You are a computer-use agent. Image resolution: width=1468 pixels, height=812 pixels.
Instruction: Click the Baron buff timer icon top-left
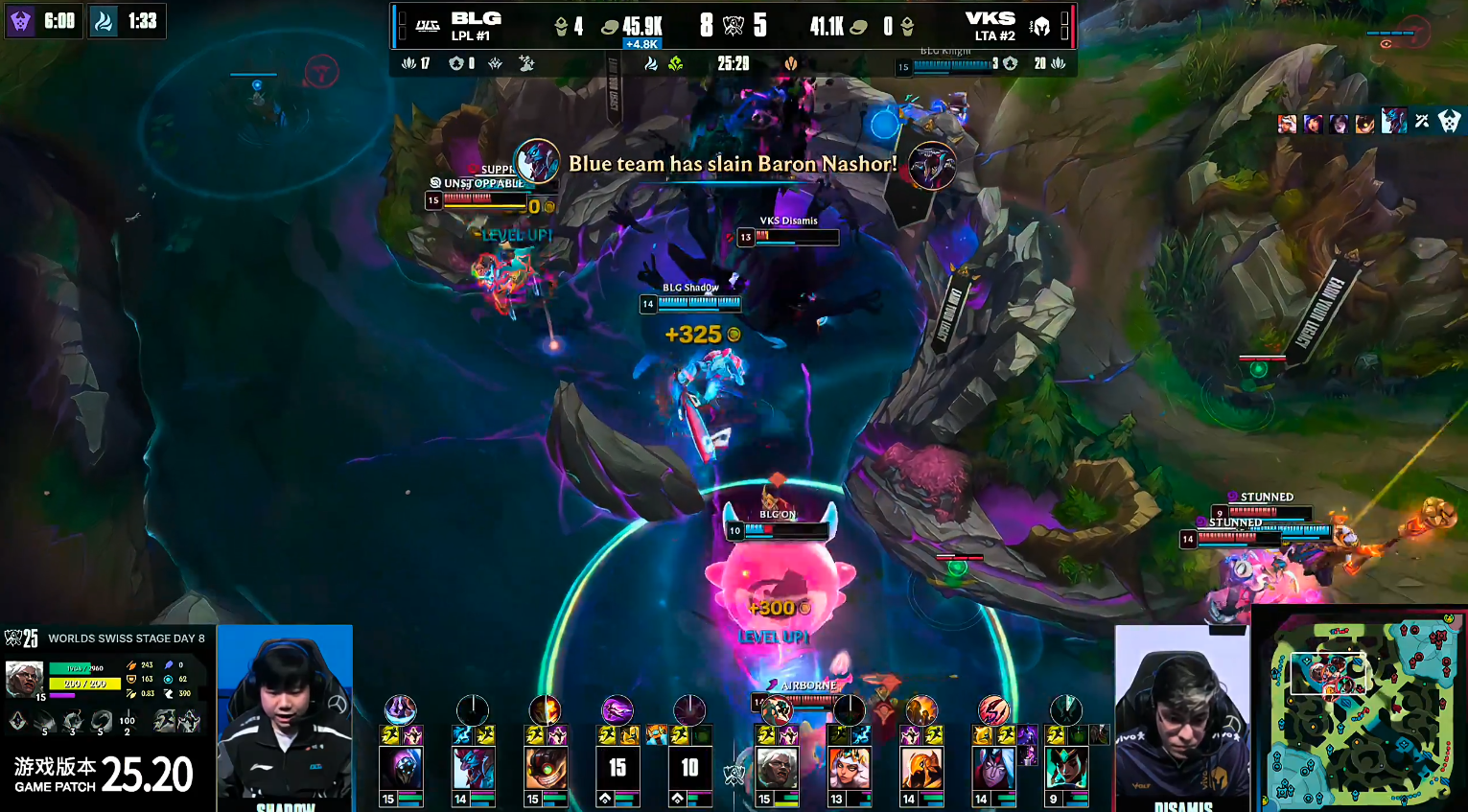pos(20,20)
